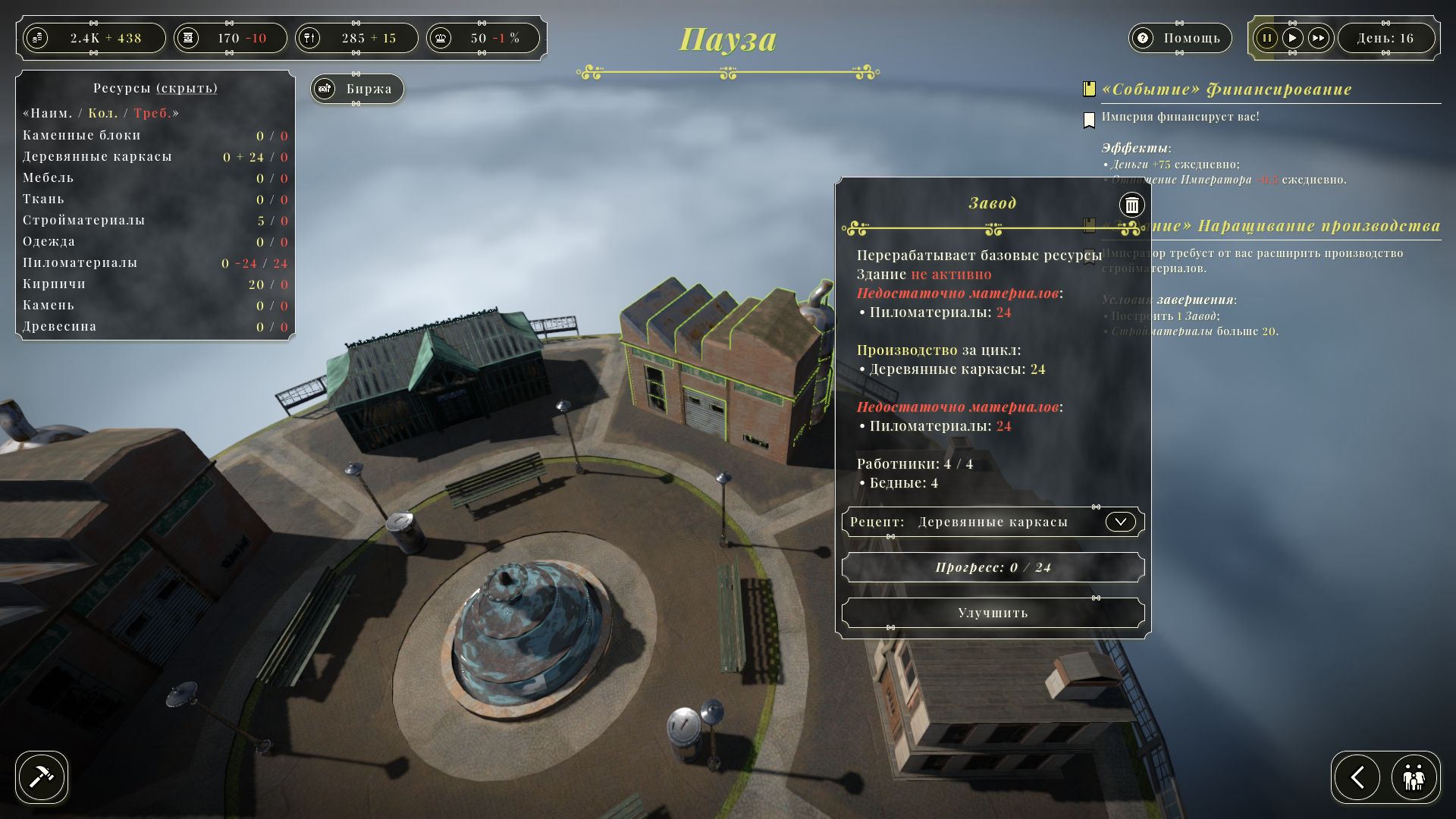Screen dimensions: 1456x819
Task: Expand the Рецепт recipe dropdown
Action: 1120,522
